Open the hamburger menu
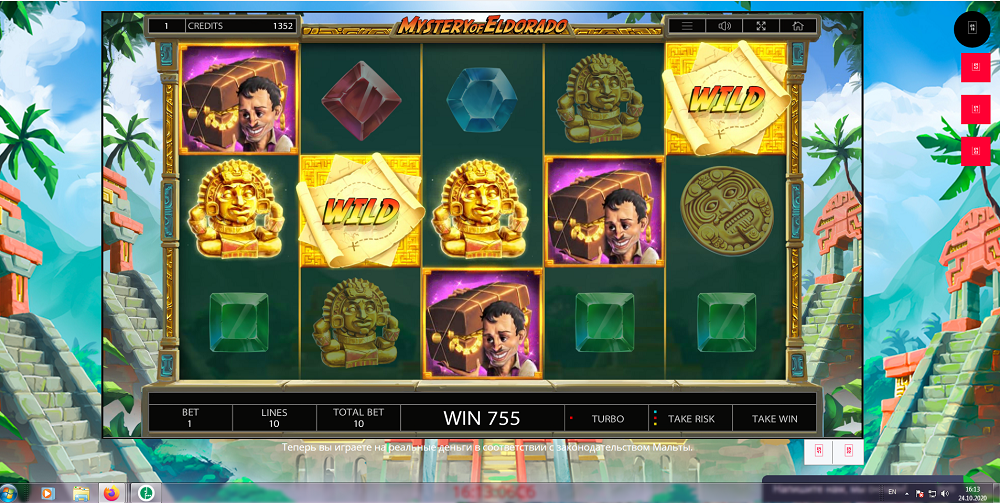This screenshot has height=503, width=1000. 687,26
